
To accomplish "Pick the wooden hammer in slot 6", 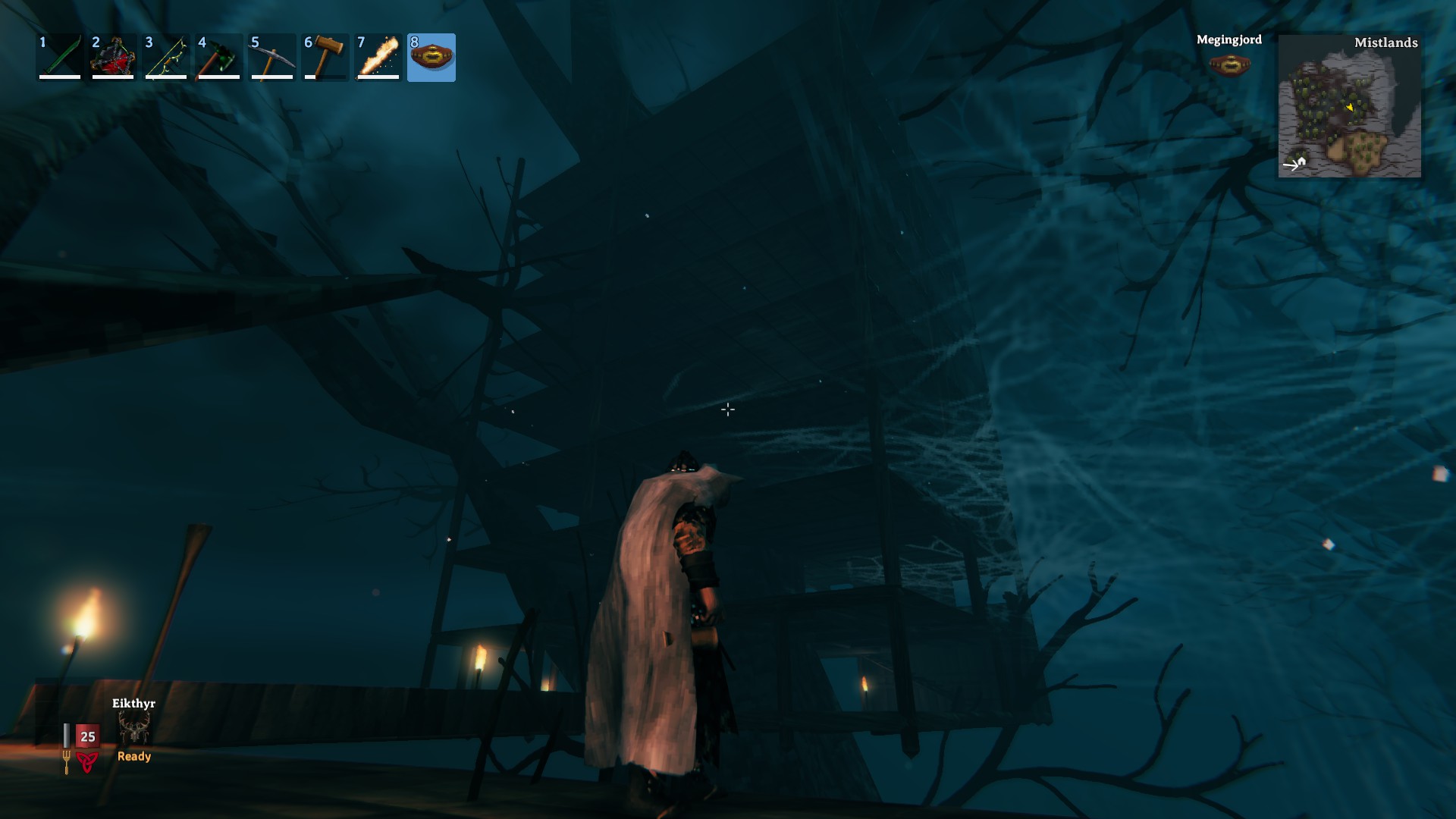I will [325, 57].
